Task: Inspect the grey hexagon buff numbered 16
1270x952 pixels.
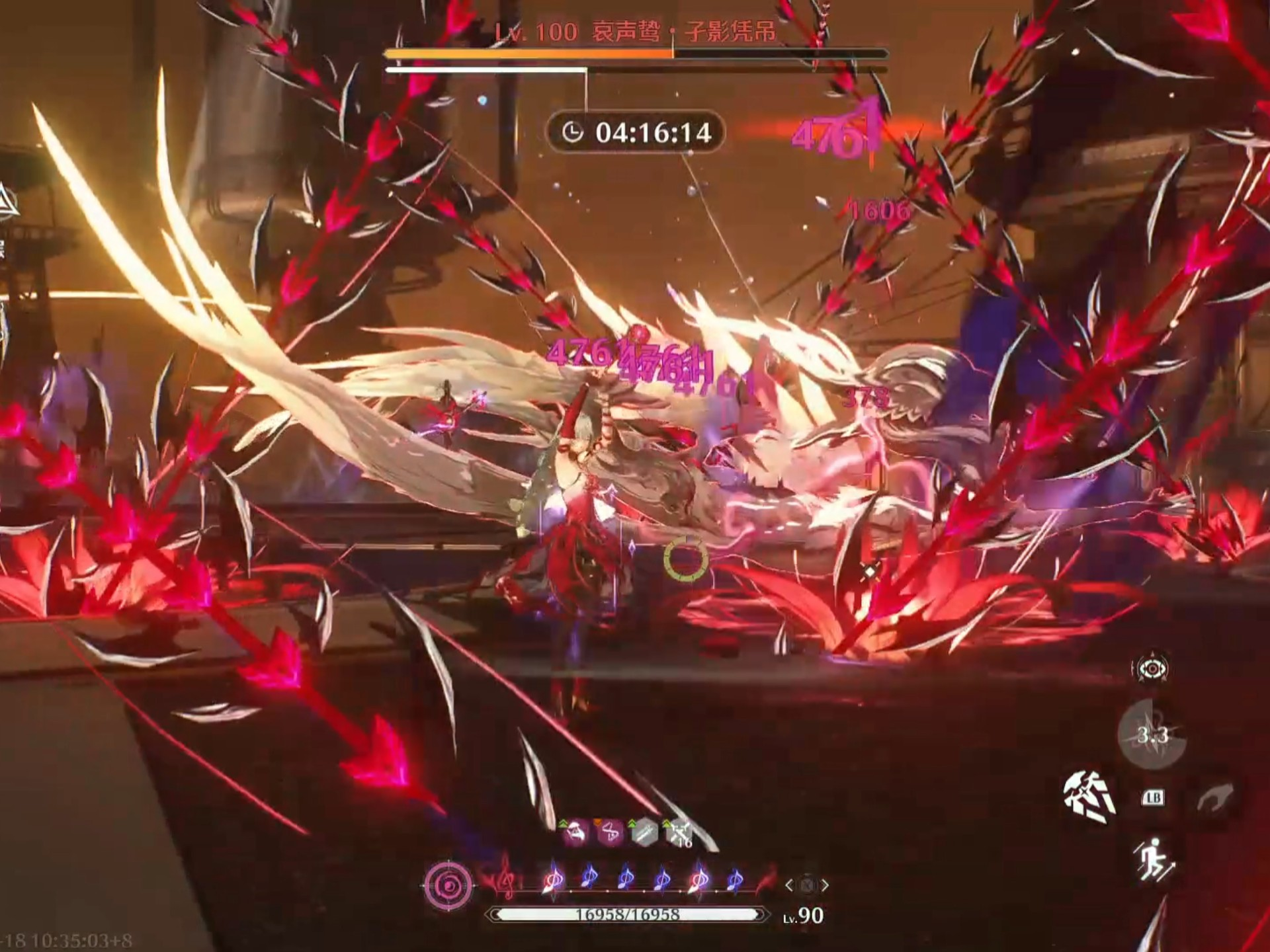Action: pos(679,834)
